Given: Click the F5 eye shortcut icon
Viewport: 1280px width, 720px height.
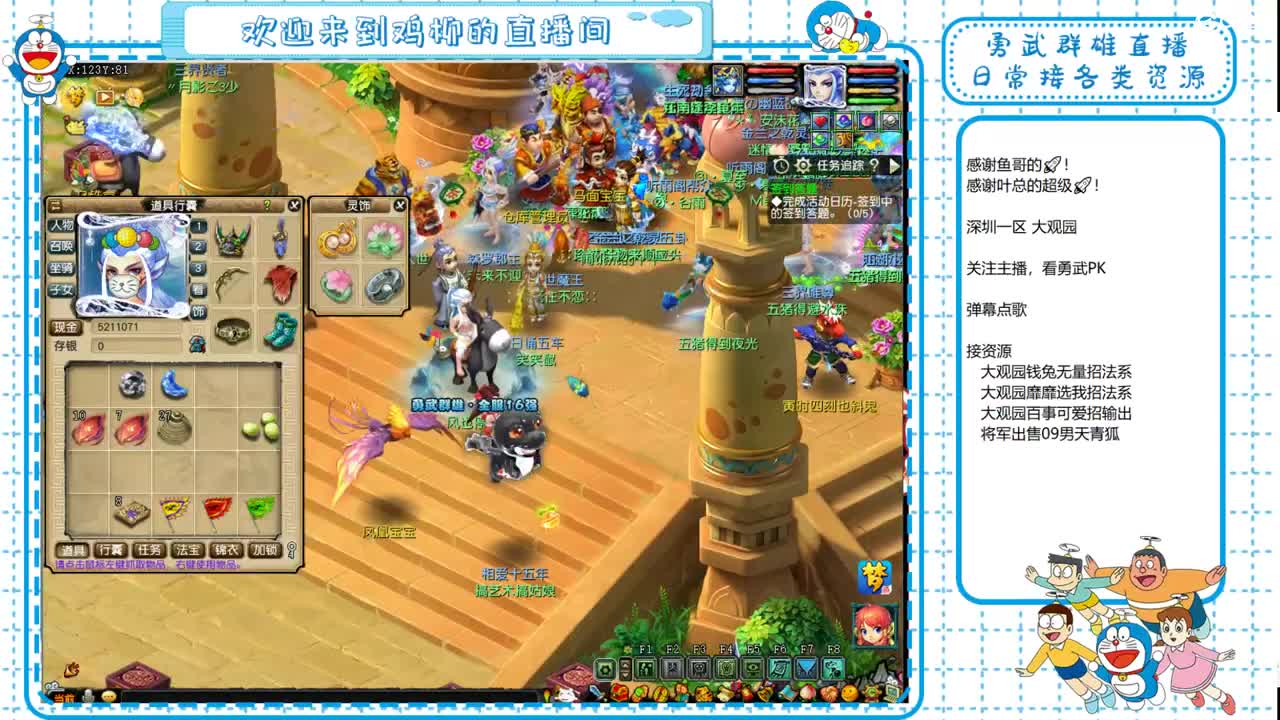Looking at the screenshot, I should (754, 667).
